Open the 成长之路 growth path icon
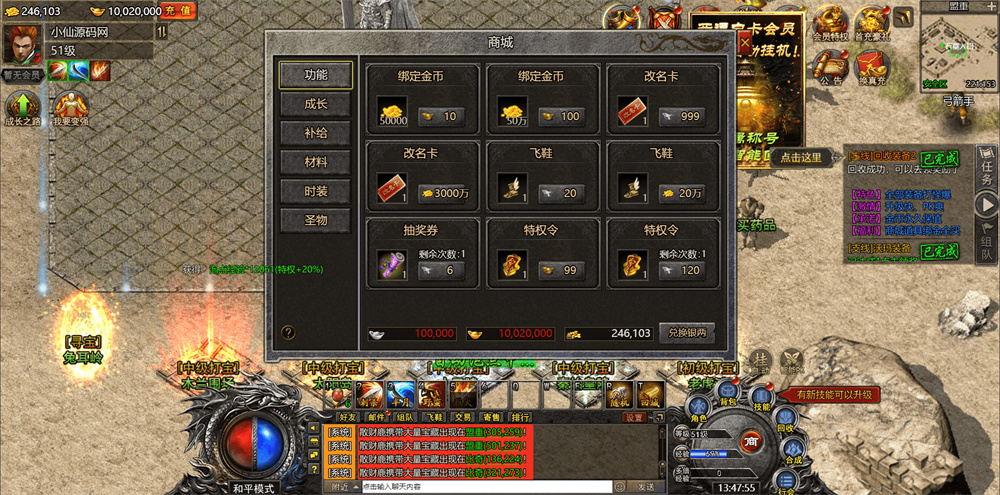1000x495 pixels. tap(22, 108)
